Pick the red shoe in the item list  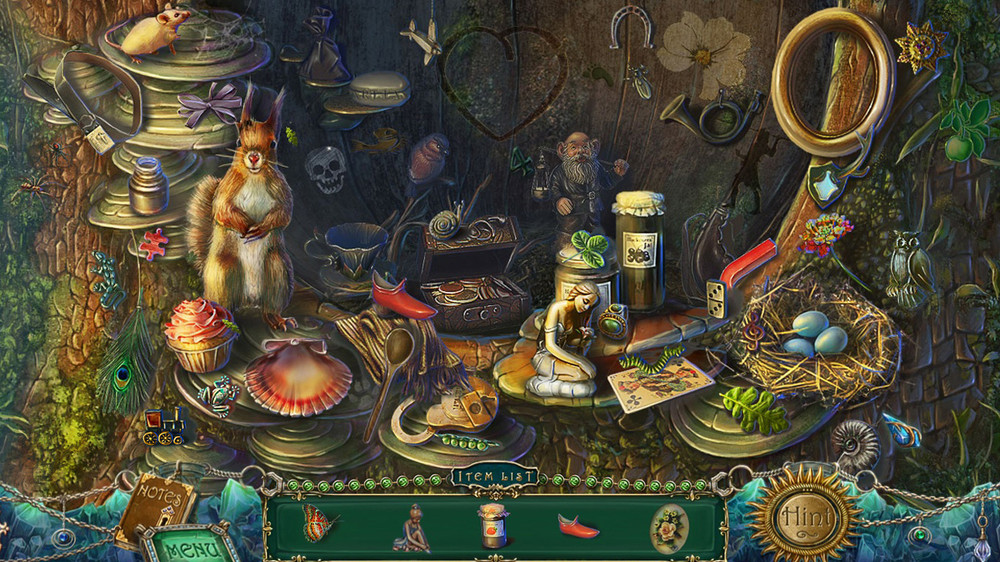(x=579, y=526)
